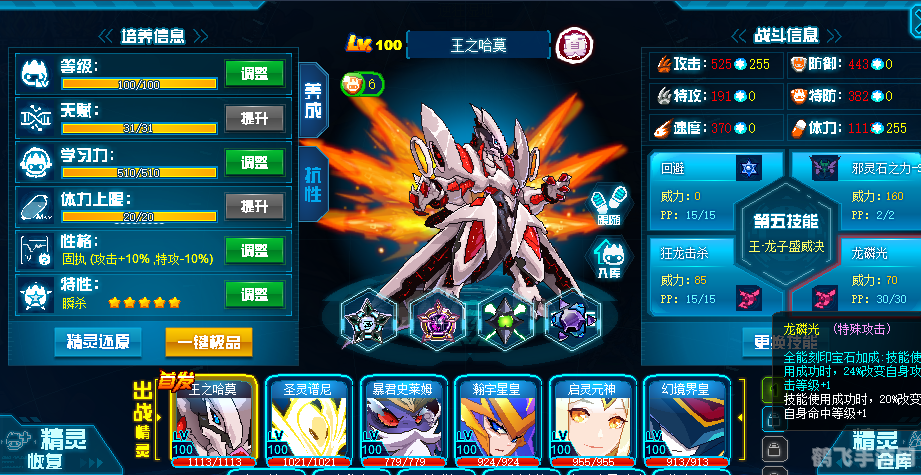Open 精灵恢复 at the bottom left
921x475 pixels.
[x=57, y=447]
